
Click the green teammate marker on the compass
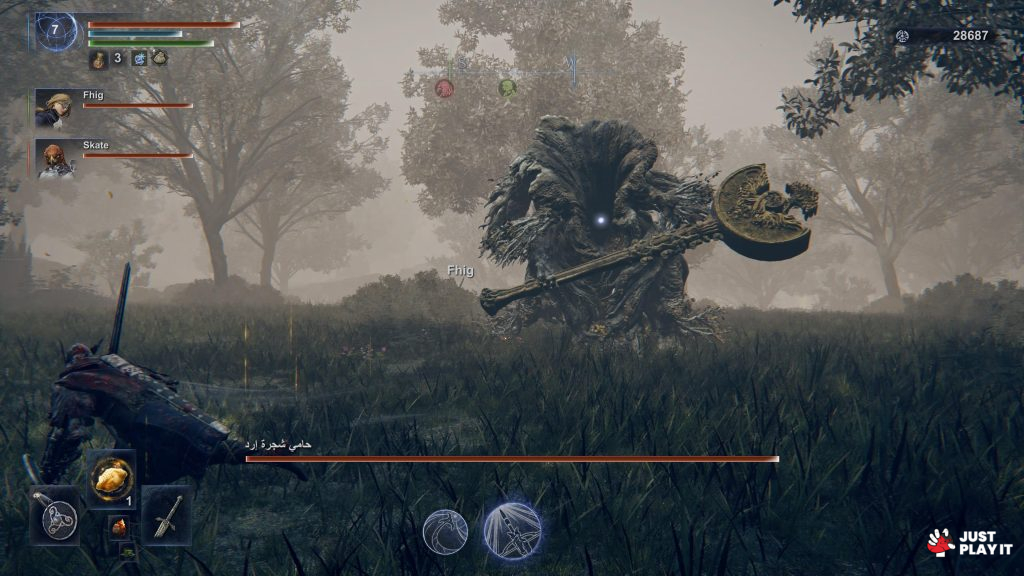[507, 88]
